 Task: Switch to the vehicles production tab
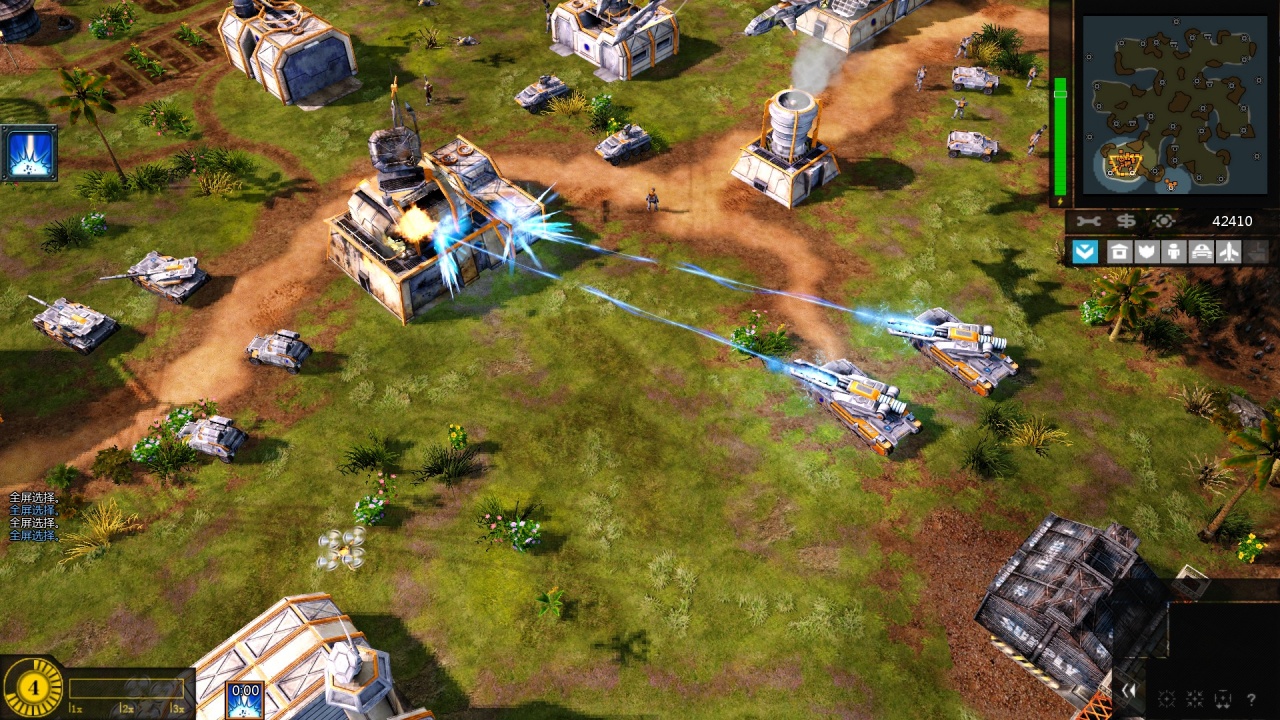(x=1201, y=251)
